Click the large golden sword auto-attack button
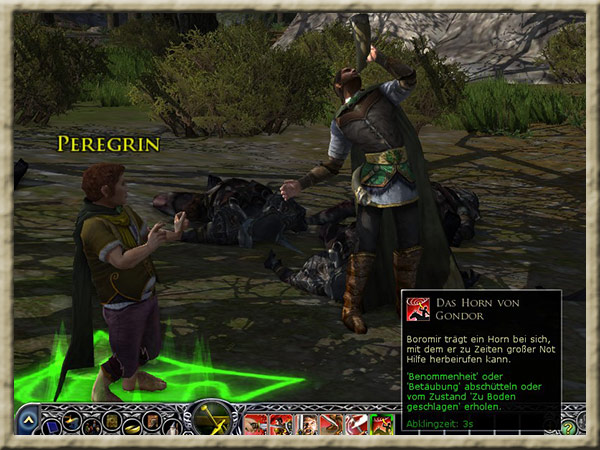Screen dimensions: 600x450 point(213,418)
